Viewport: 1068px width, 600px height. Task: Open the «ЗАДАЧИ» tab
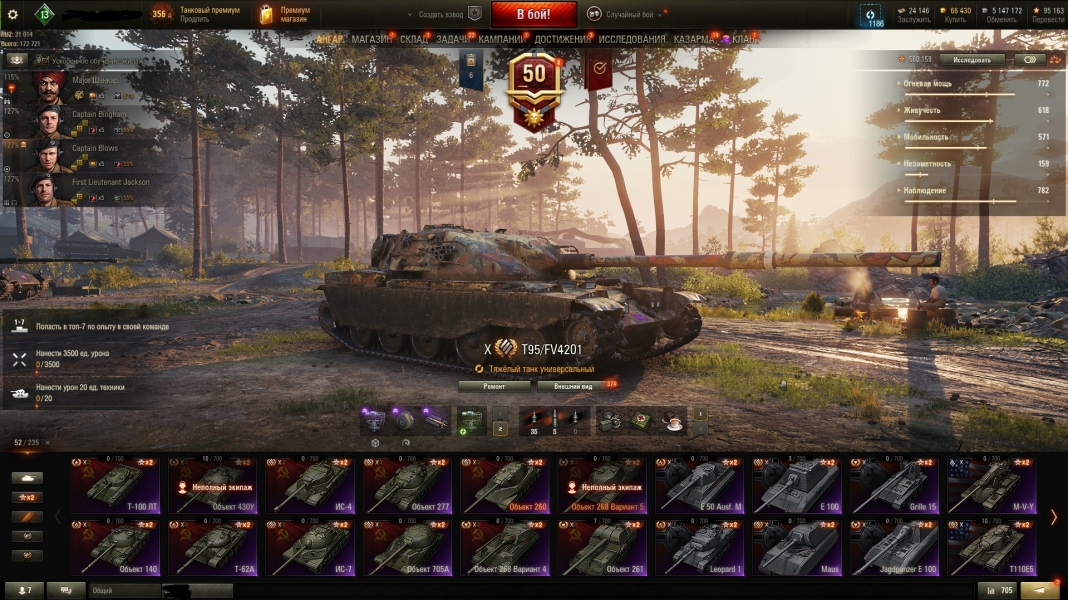point(454,39)
